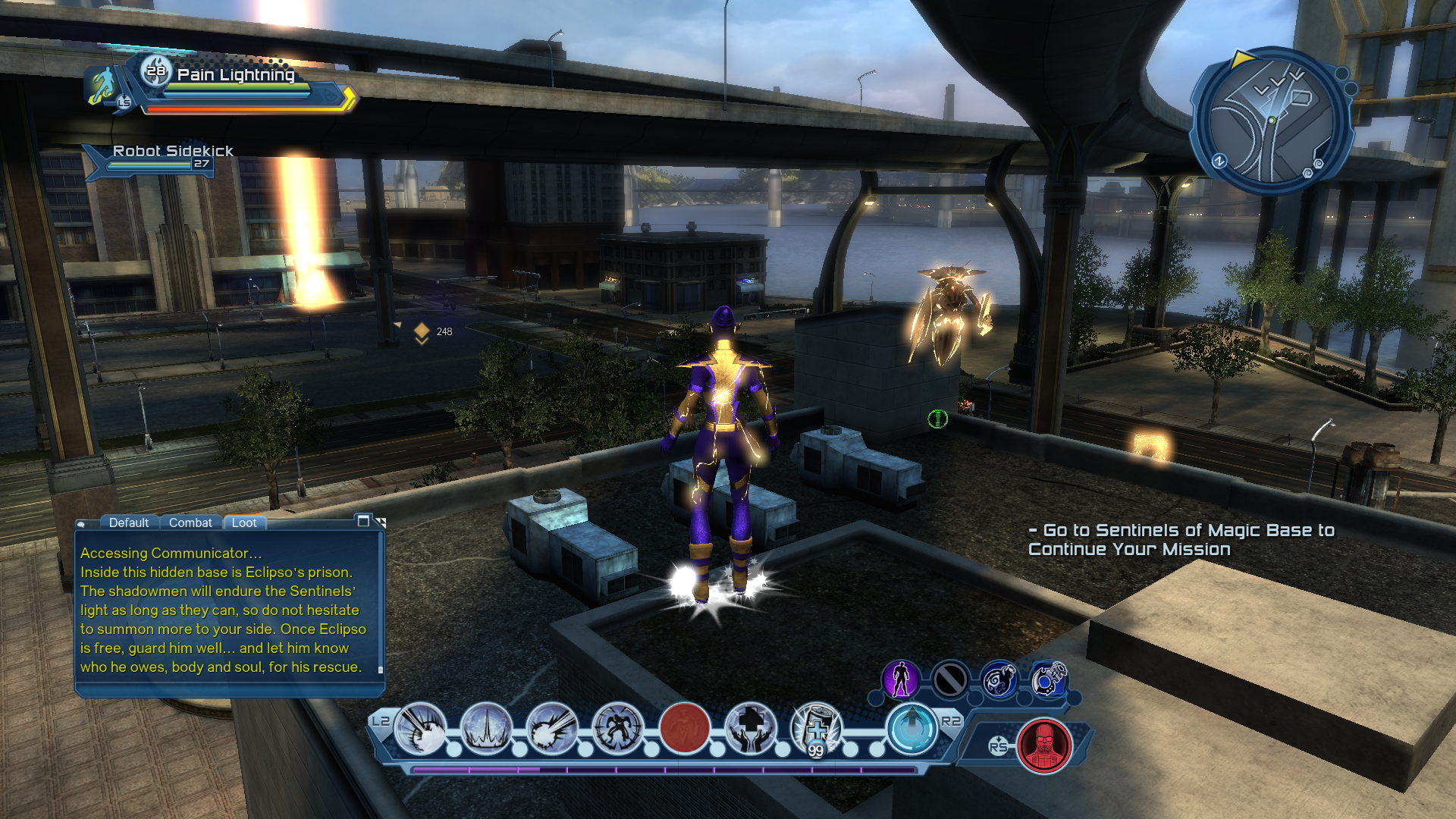The width and height of the screenshot is (1456, 819).
Task: Cast the healing hands ability
Action: [x=750, y=729]
